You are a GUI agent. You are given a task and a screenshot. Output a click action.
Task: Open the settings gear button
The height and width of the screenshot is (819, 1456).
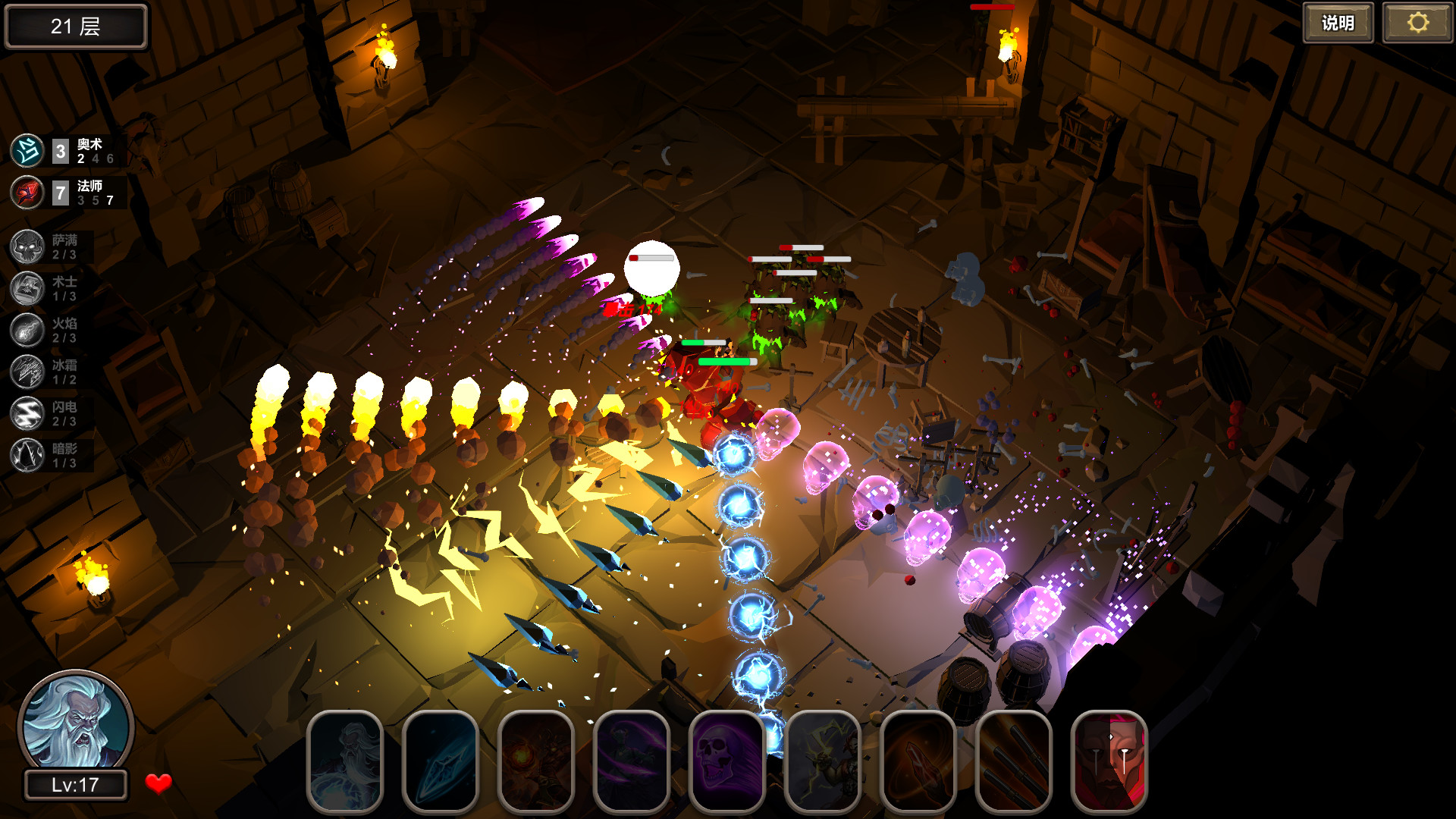tap(1417, 23)
